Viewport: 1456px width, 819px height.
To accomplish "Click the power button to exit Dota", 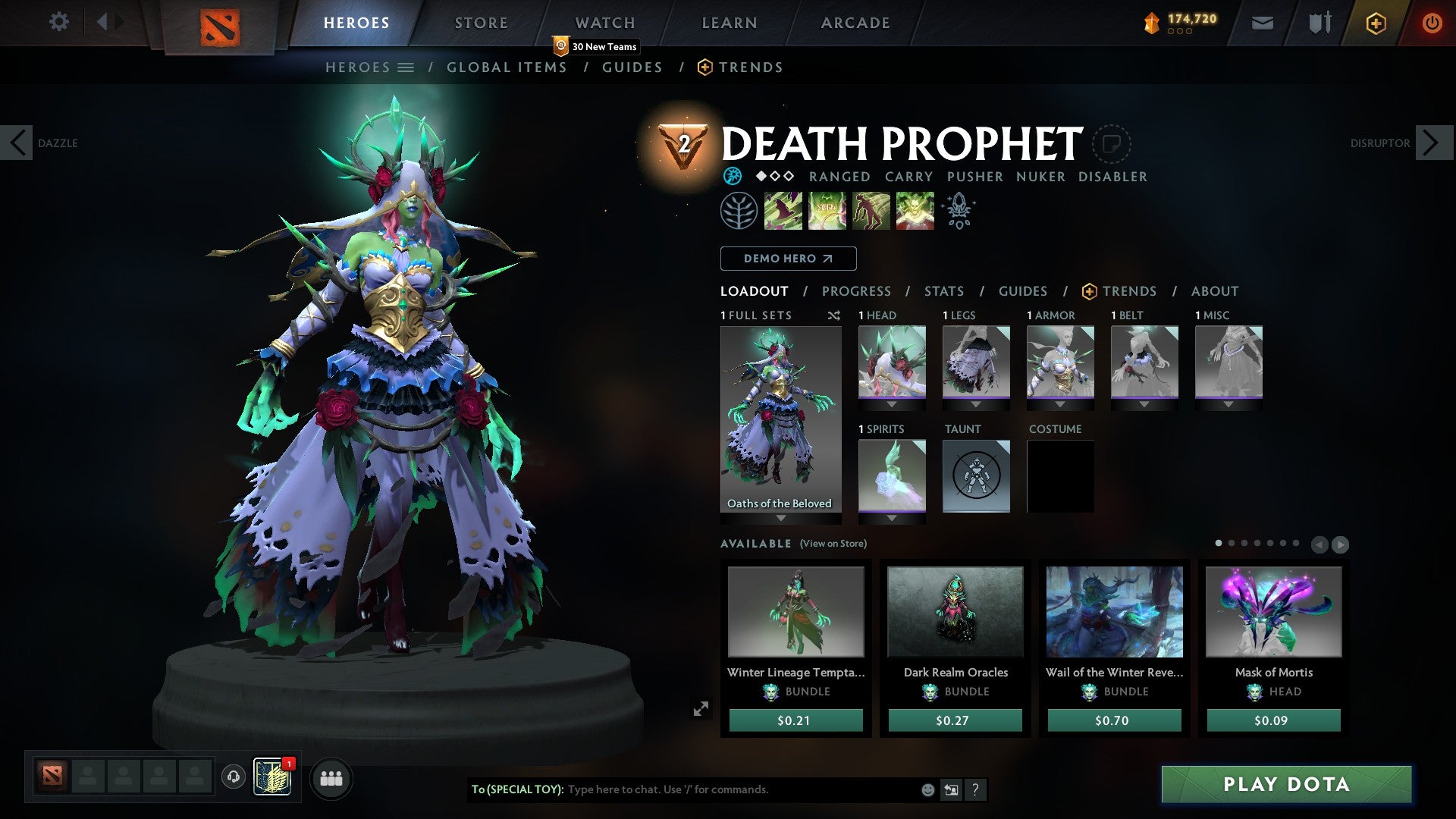I will click(1432, 23).
